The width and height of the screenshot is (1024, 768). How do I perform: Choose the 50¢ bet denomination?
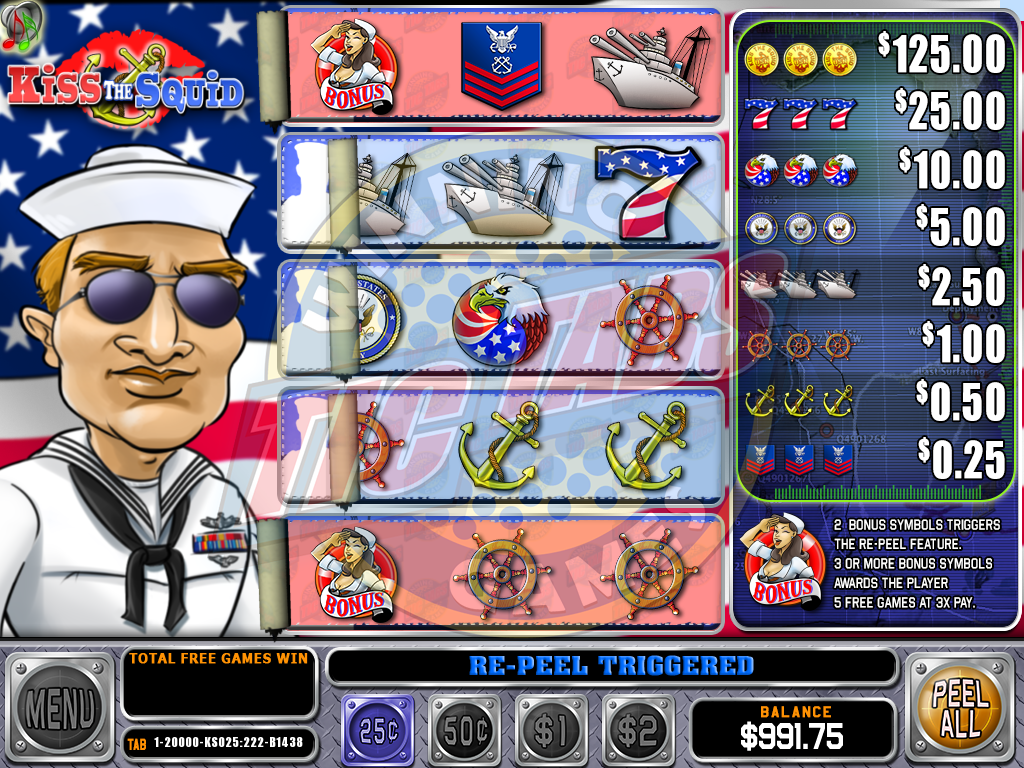(464, 730)
